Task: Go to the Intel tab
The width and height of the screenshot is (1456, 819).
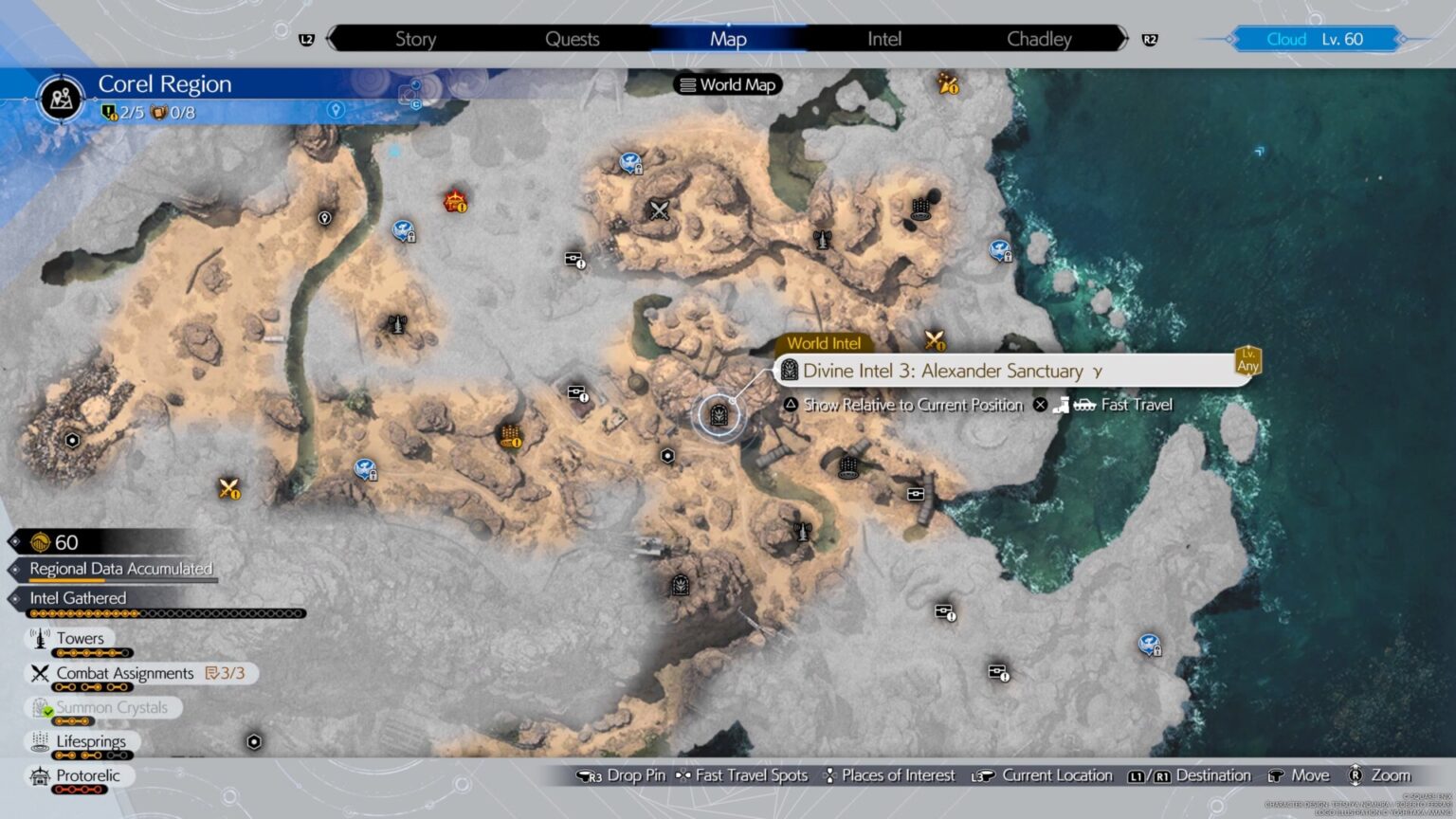Action: 883,39
